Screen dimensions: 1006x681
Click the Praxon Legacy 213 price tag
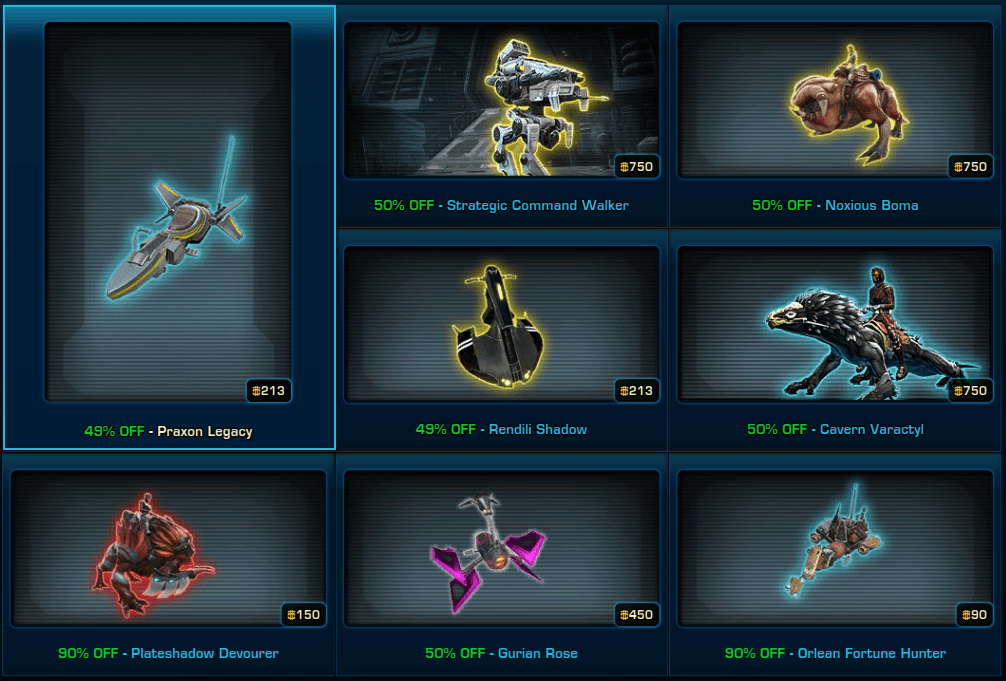[270, 391]
